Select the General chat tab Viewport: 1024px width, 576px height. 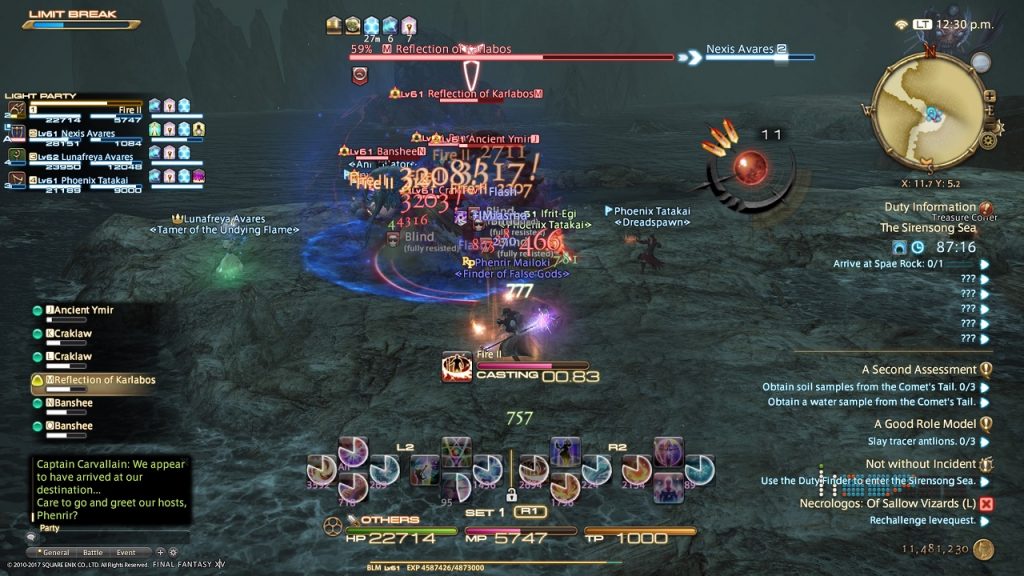coord(55,552)
